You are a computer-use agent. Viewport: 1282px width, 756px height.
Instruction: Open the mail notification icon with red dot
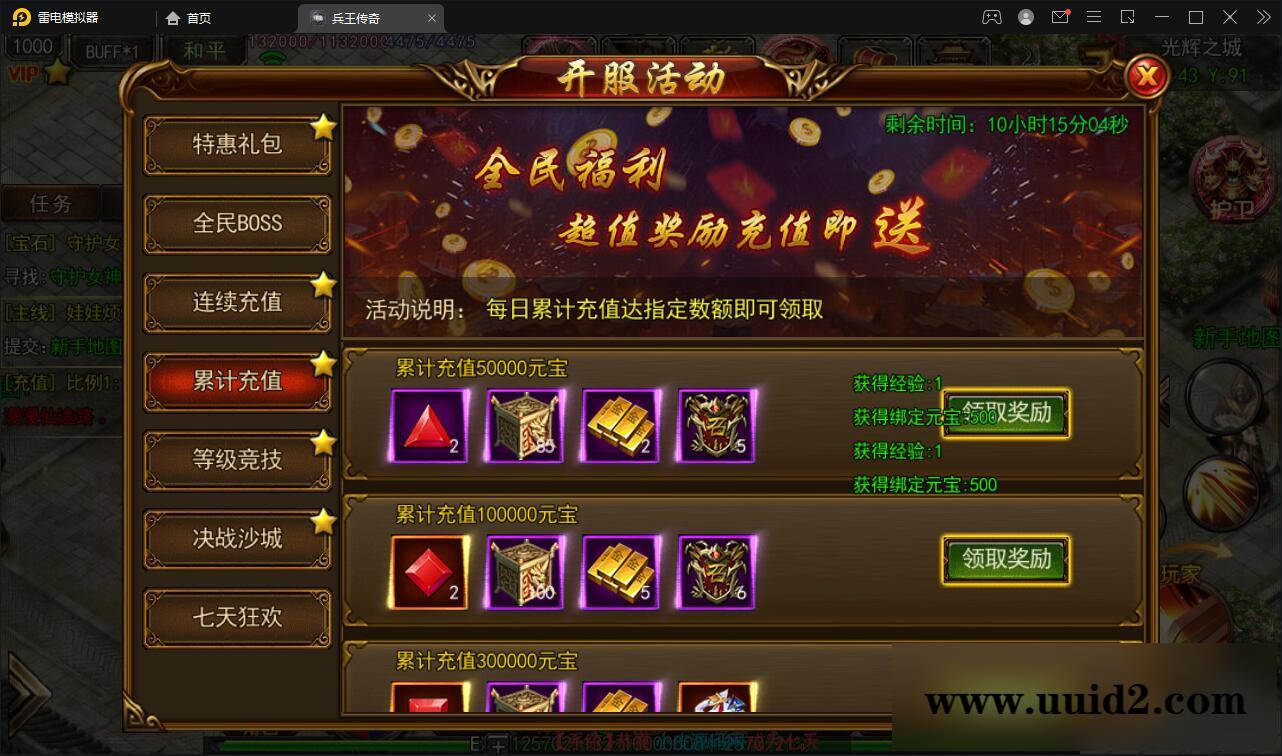pyautogui.click(x=1061, y=17)
